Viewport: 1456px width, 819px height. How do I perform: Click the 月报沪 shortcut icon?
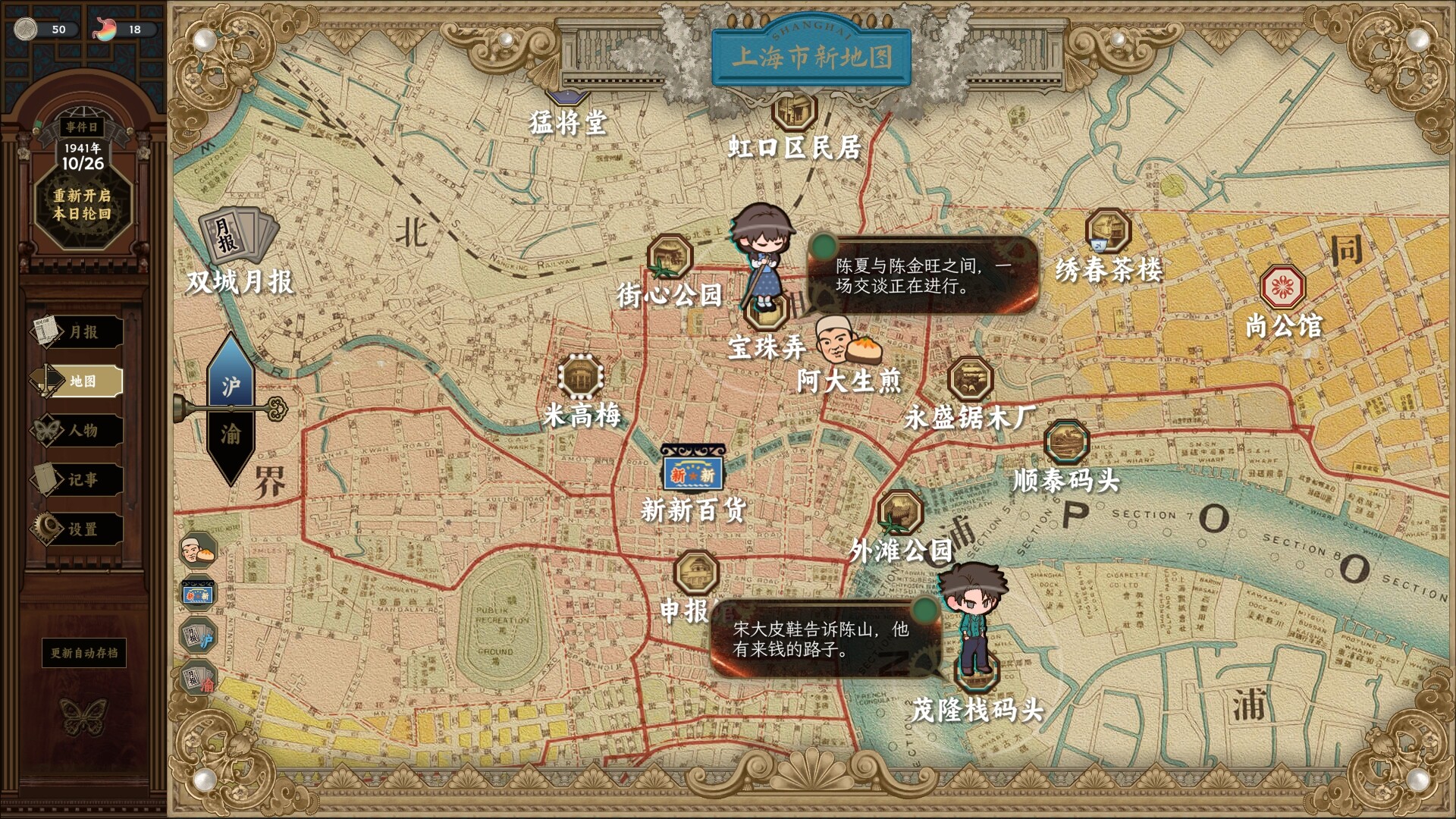pos(199,635)
